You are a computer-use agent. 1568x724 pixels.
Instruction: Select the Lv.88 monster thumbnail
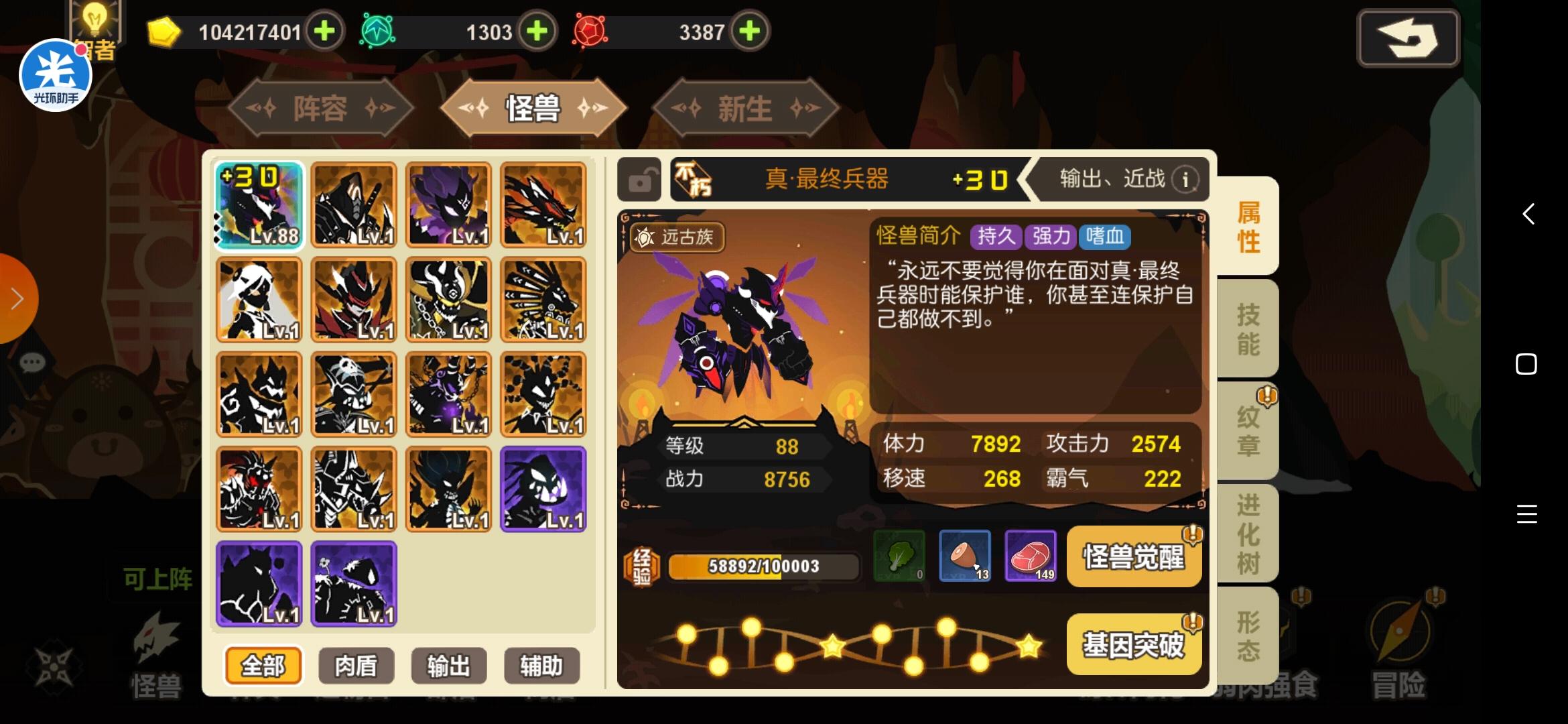[257, 206]
